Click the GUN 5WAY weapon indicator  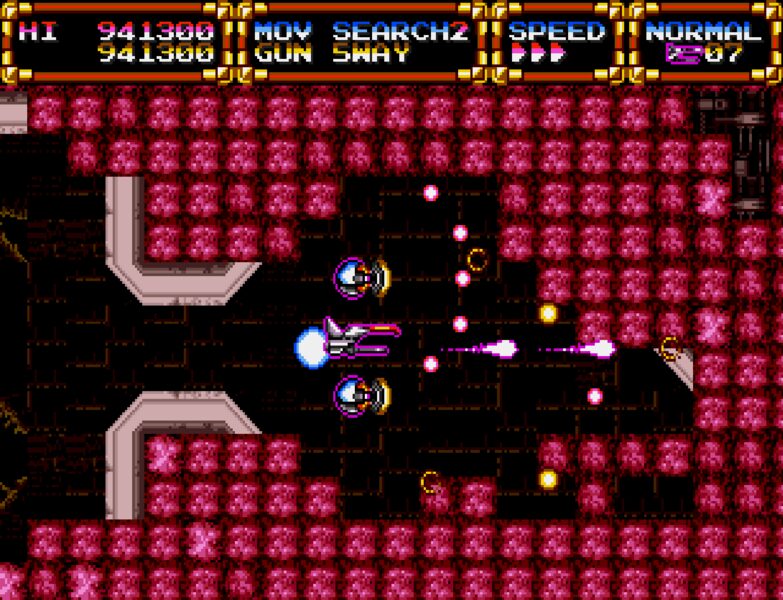[x=333, y=54]
